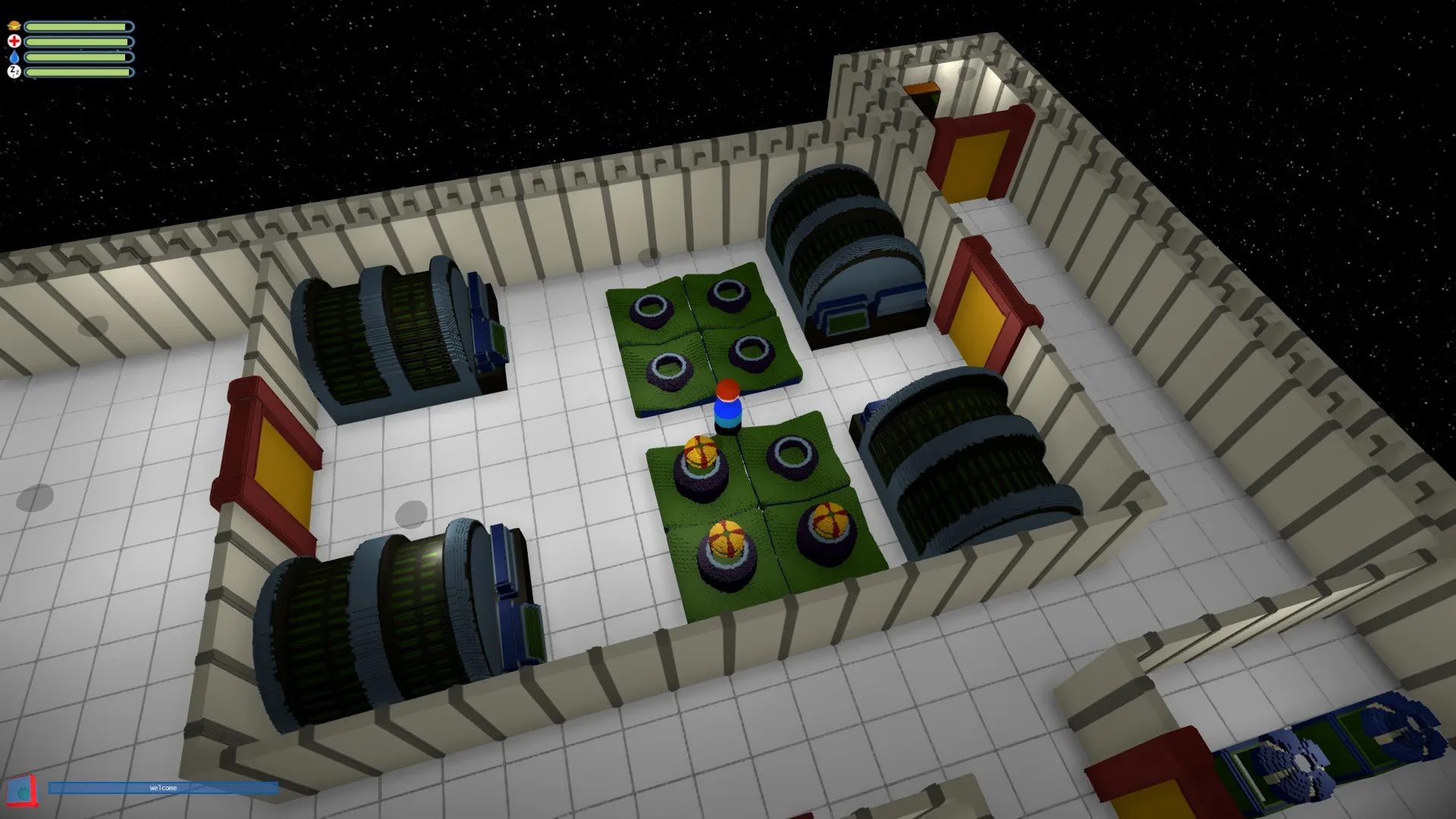This screenshot has width=1456, height=819.
Task: Dismiss the welcome notification bar
Action: click(x=163, y=788)
